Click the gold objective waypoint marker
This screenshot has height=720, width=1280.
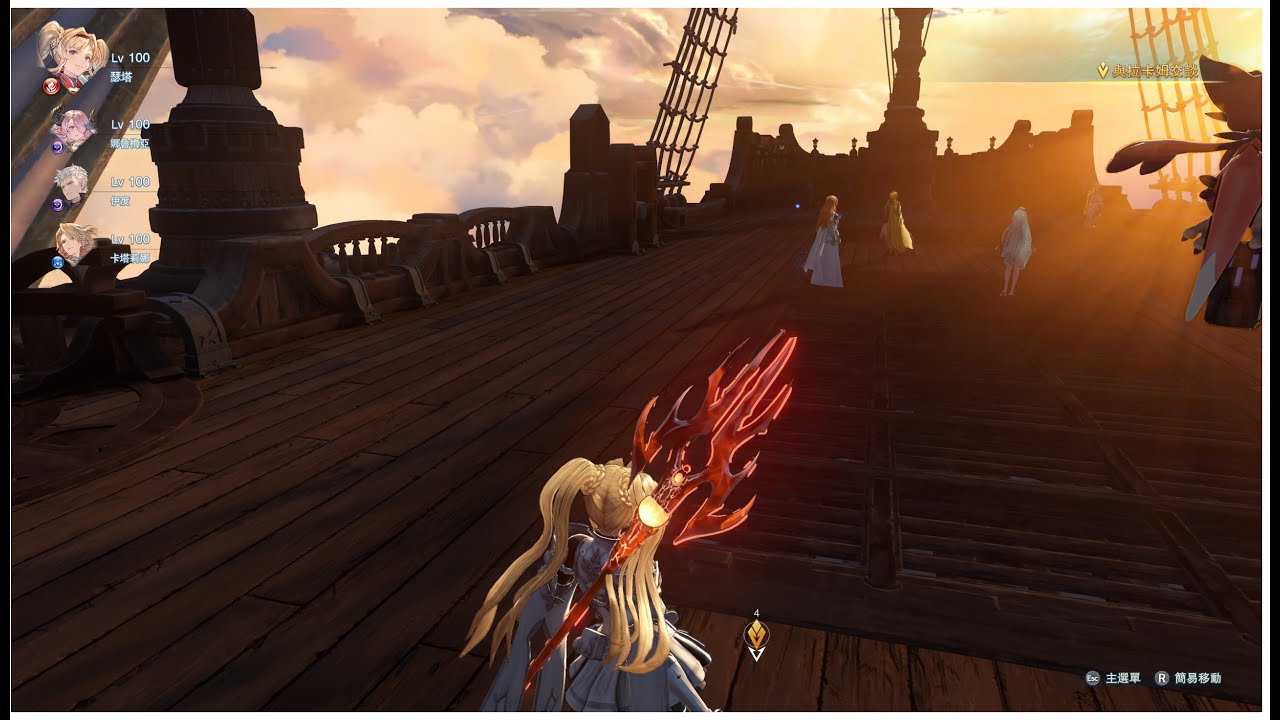(757, 635)
